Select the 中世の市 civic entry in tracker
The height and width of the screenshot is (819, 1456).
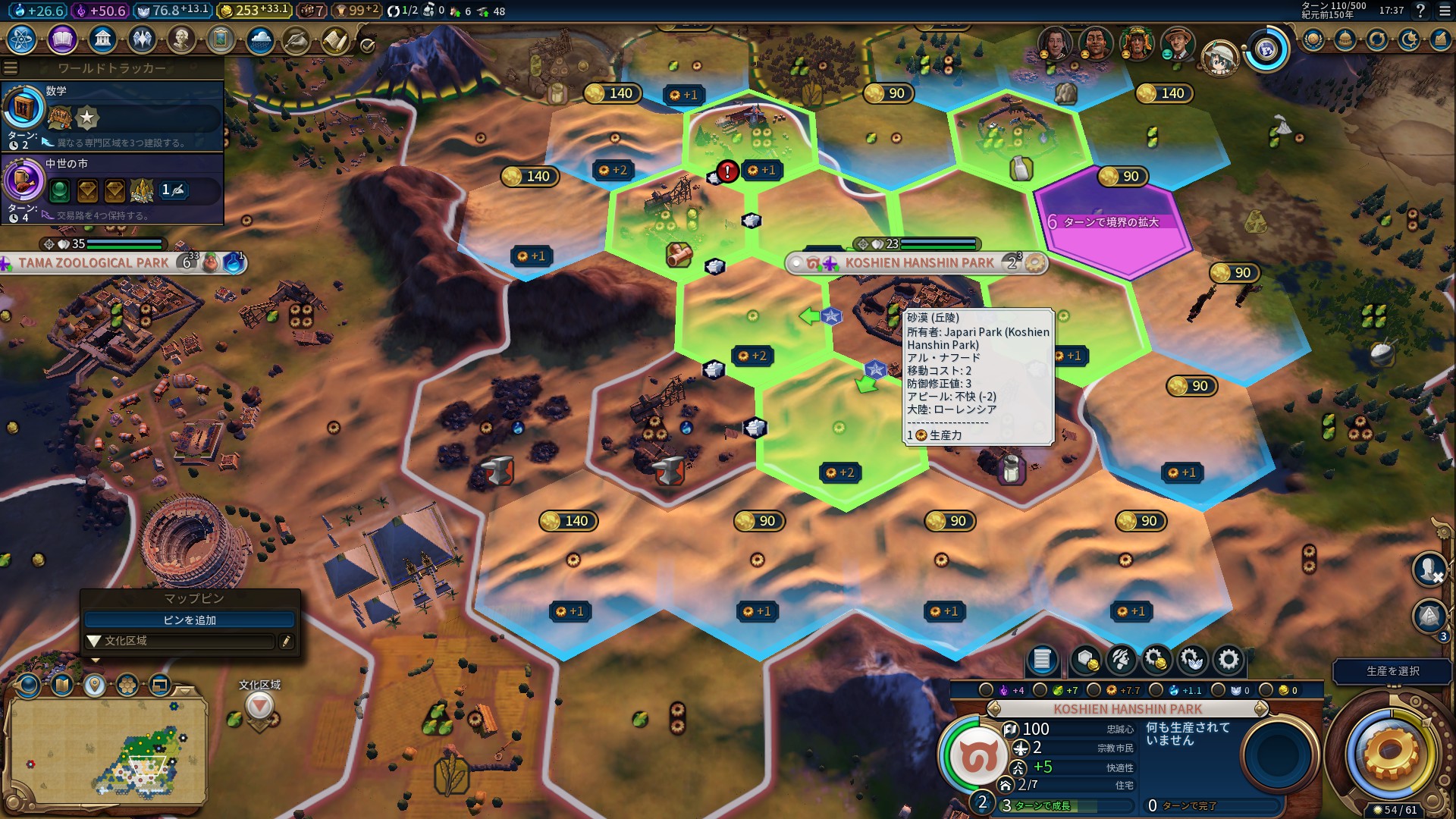click(112, 188)
